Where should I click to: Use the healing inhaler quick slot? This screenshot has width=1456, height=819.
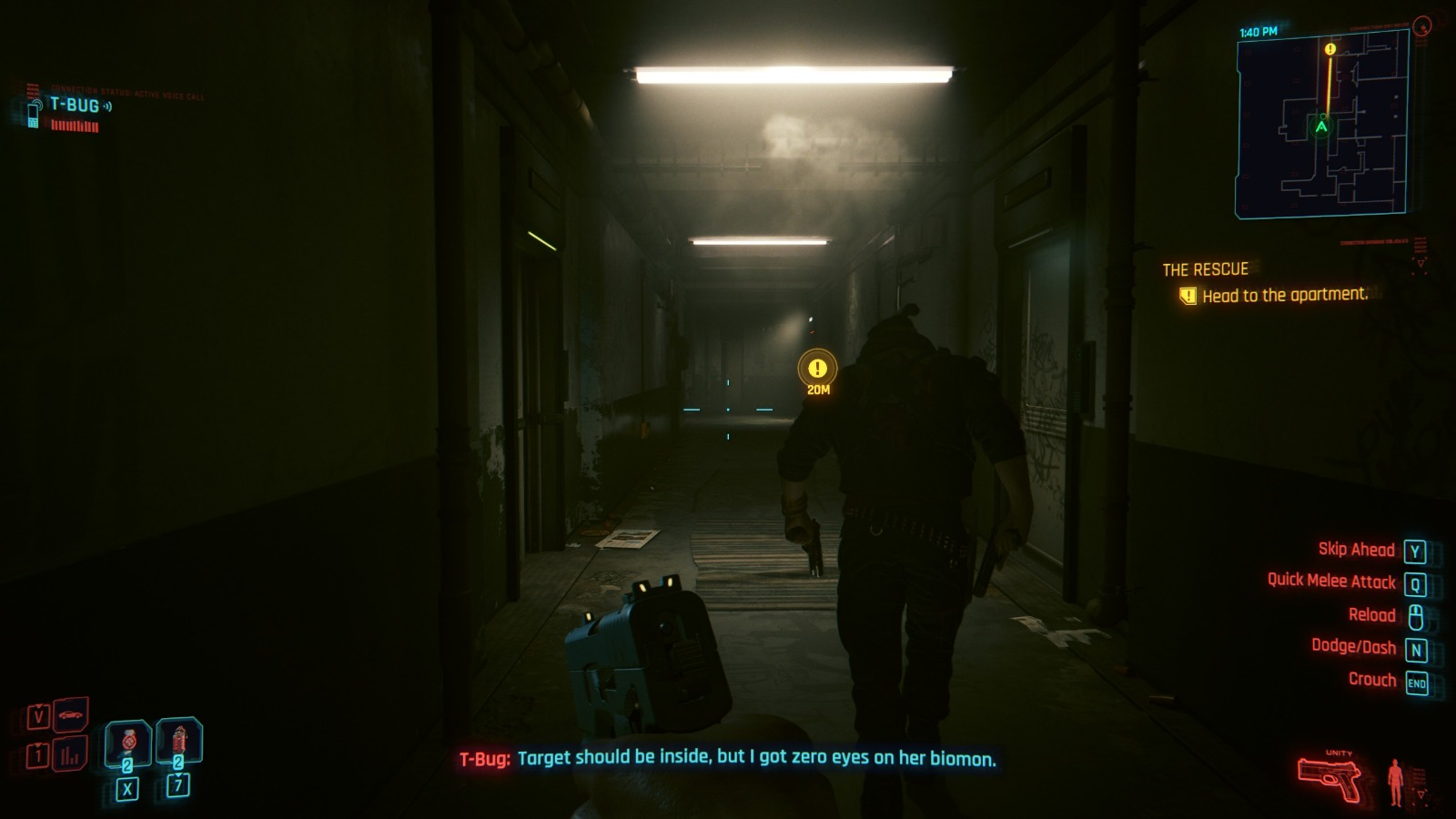click(127, 743)
